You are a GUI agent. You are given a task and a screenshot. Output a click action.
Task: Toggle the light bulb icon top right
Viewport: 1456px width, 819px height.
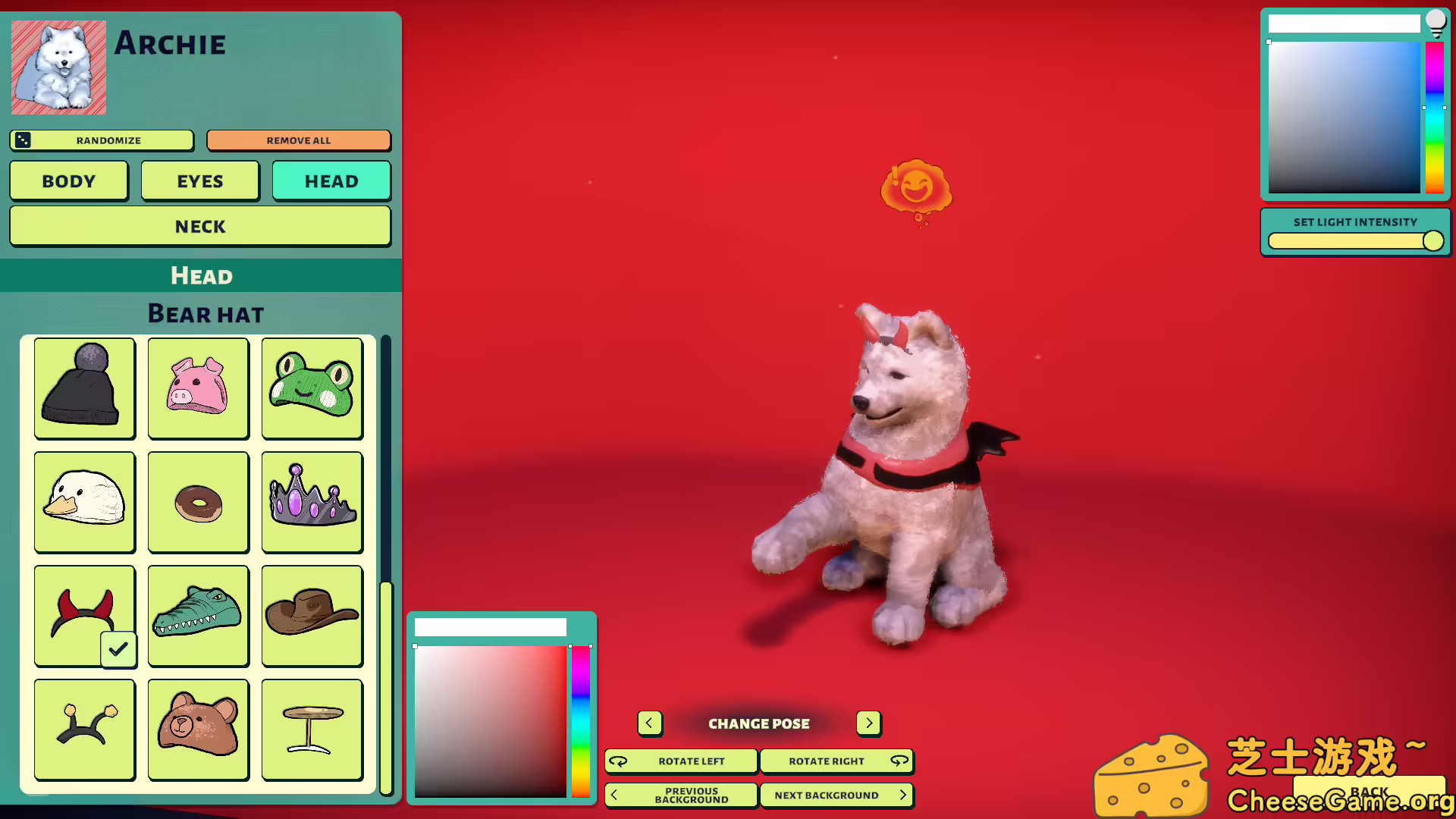point(1436,23)
